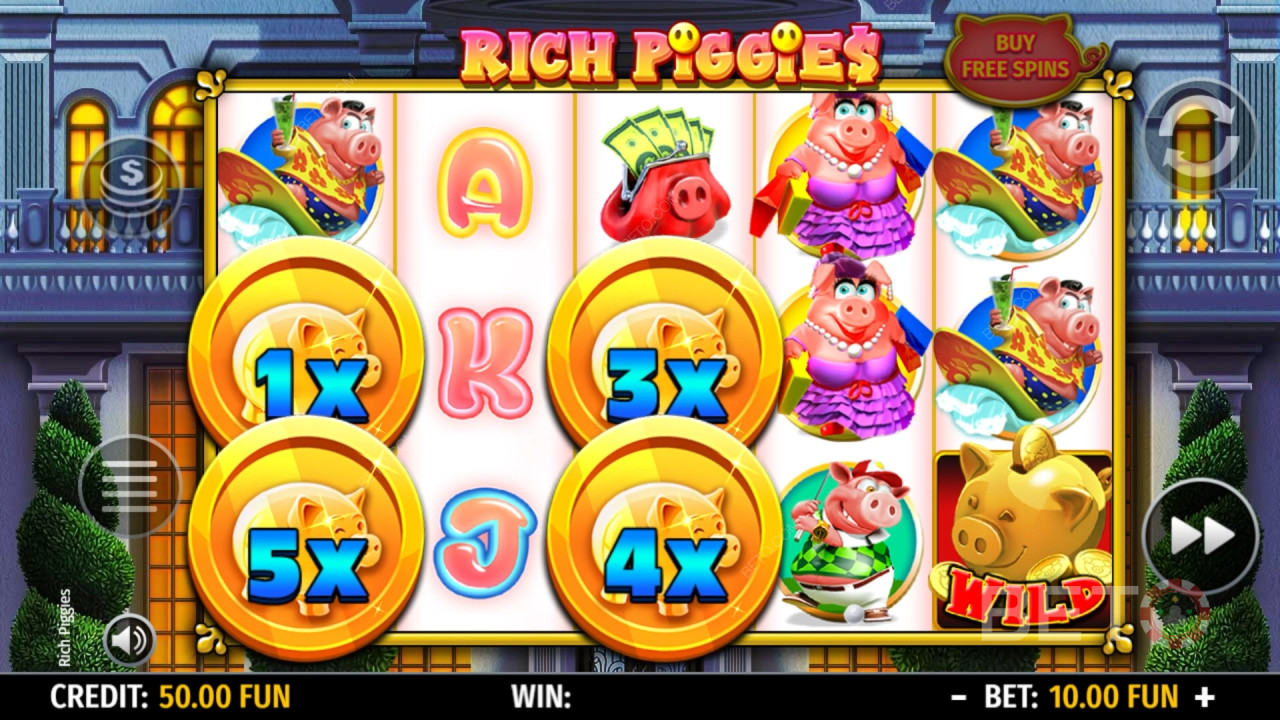The image size is (1280, 720).
Task: Decrease the bet with the minus sign
Action: coord(959,696)
